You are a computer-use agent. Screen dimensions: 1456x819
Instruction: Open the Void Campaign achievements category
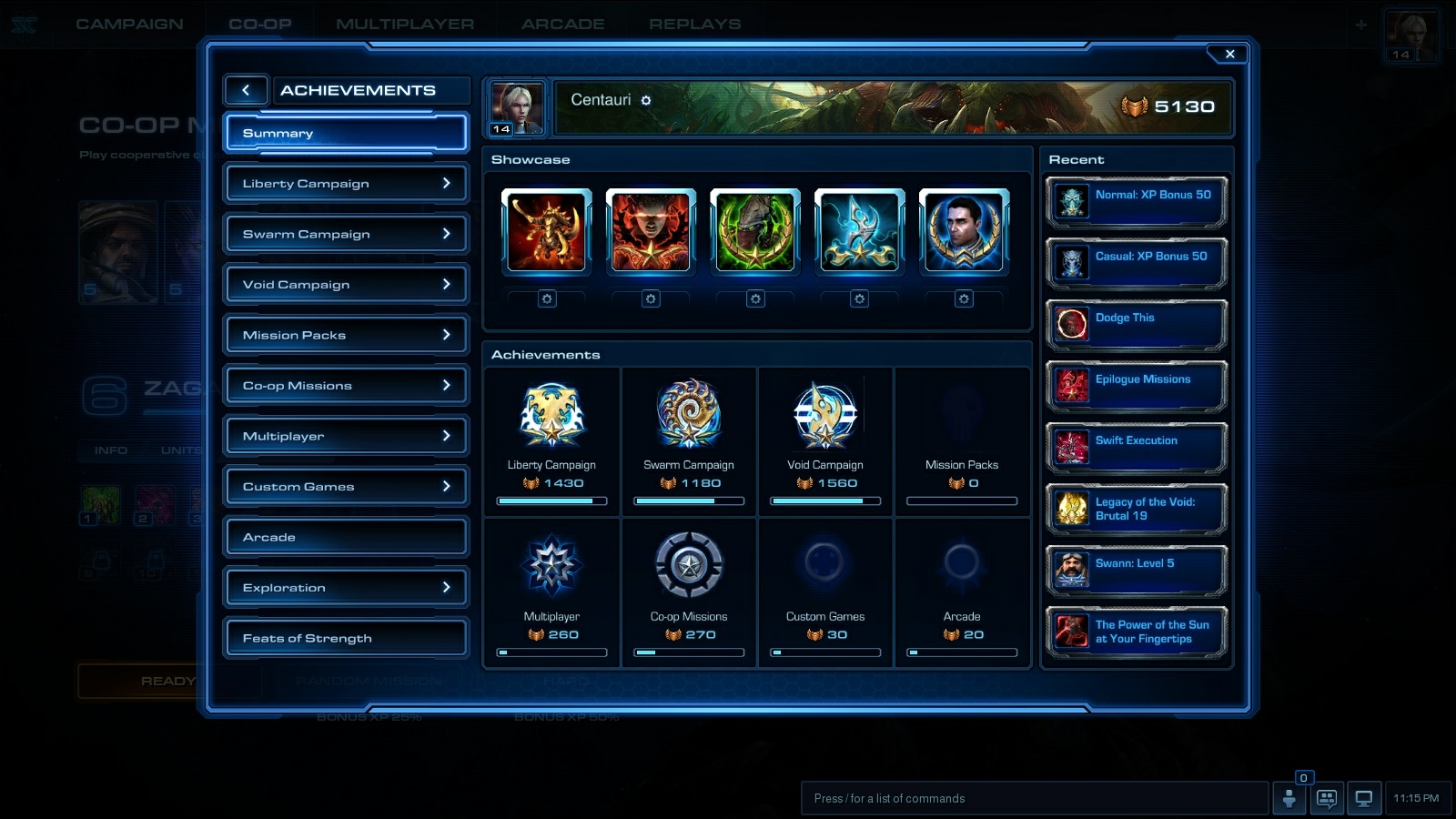pyautogui.click(x=346, y=285)
